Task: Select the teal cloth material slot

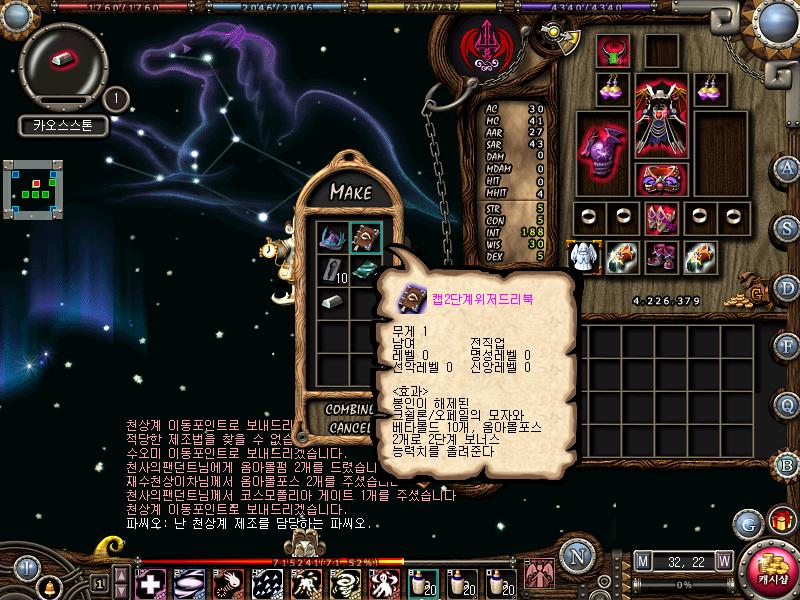Action: [365, 269]
